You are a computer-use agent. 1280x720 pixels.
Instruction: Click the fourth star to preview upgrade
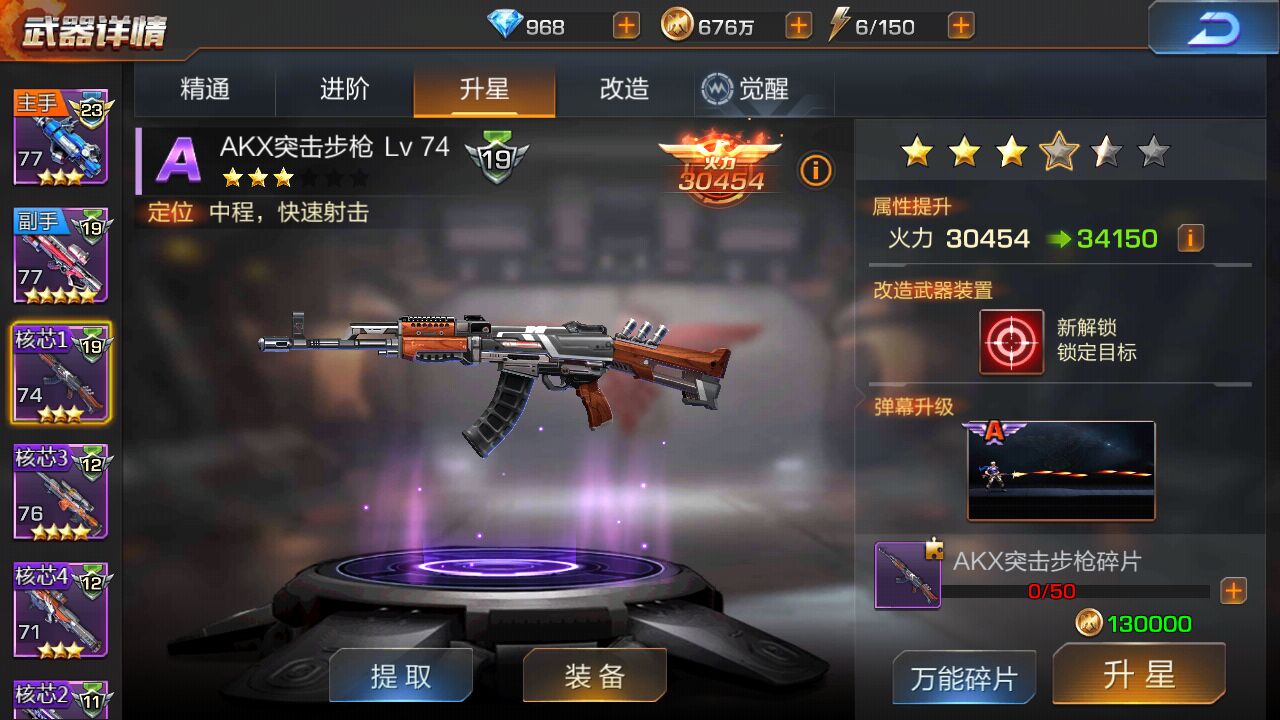click(x=1059, y=152)
